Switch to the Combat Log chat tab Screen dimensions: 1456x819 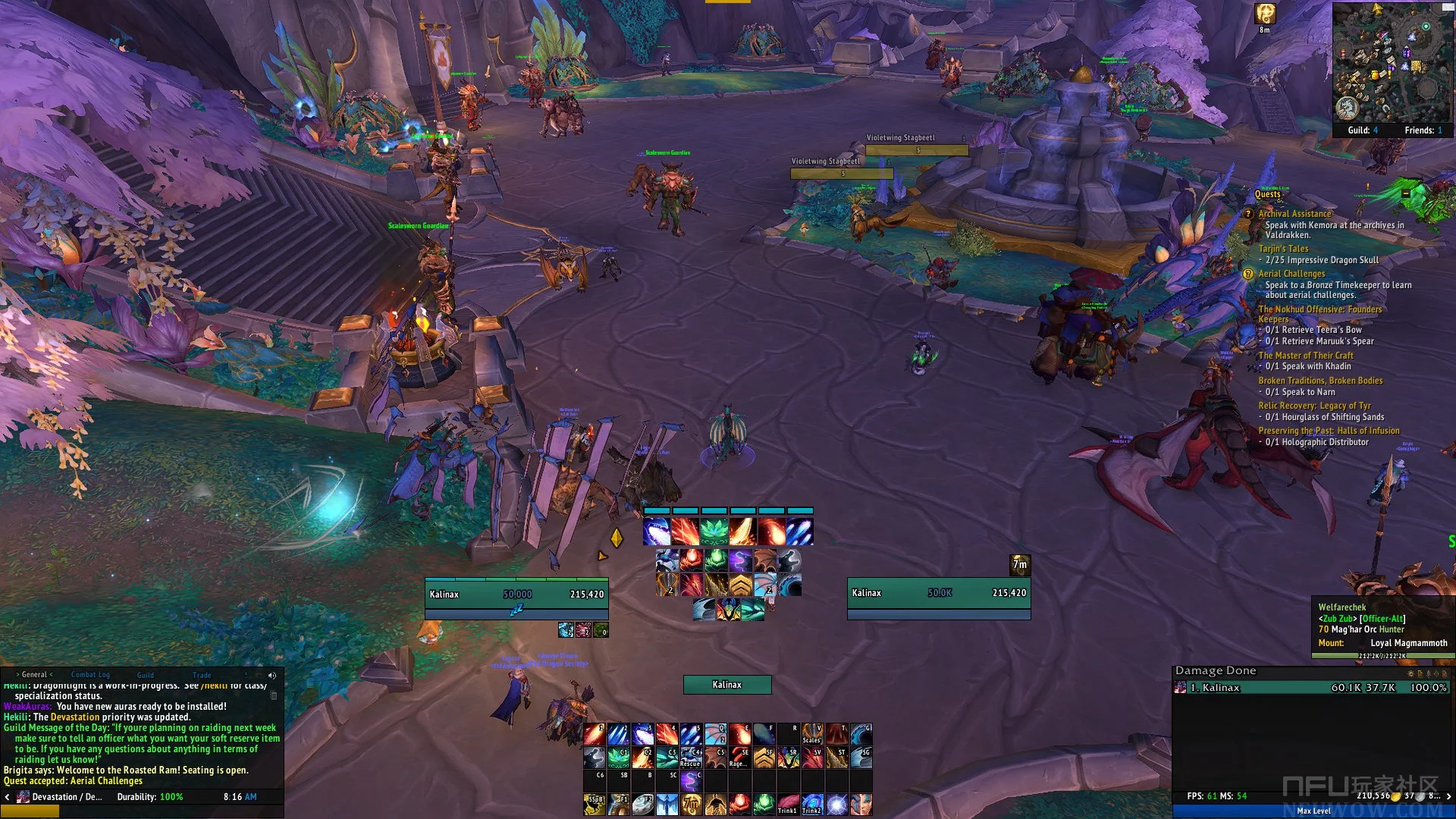click(90, 674)
